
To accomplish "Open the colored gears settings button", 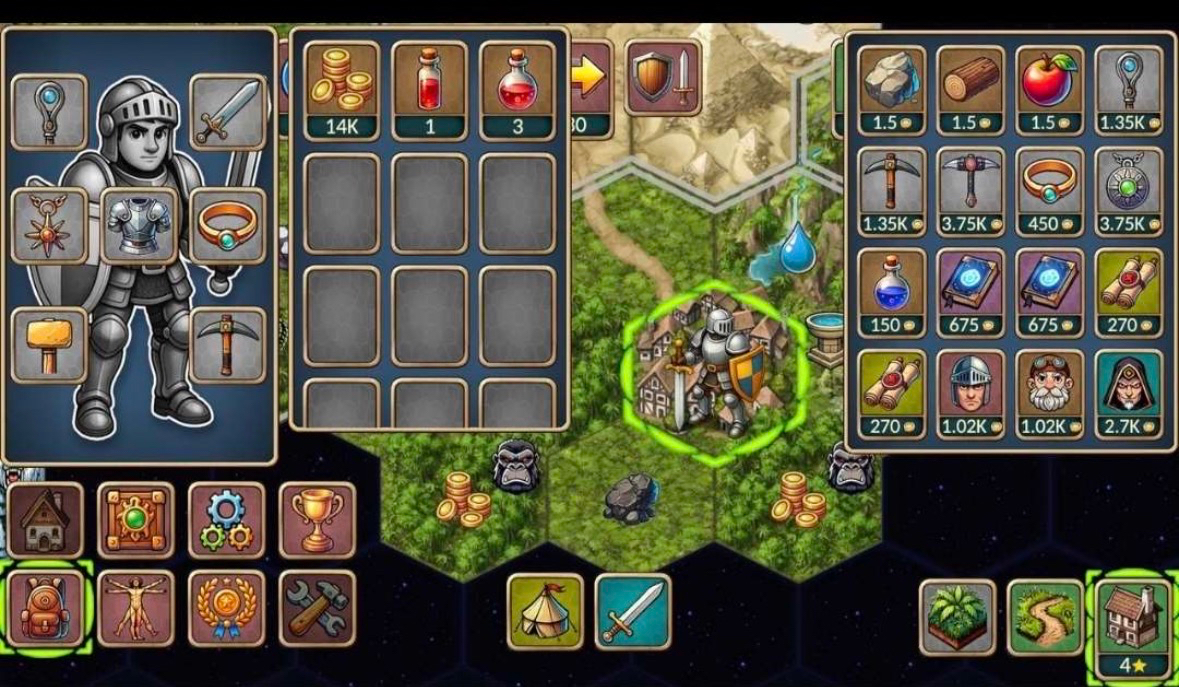I will pyautogui.click(x=227, y=520).
